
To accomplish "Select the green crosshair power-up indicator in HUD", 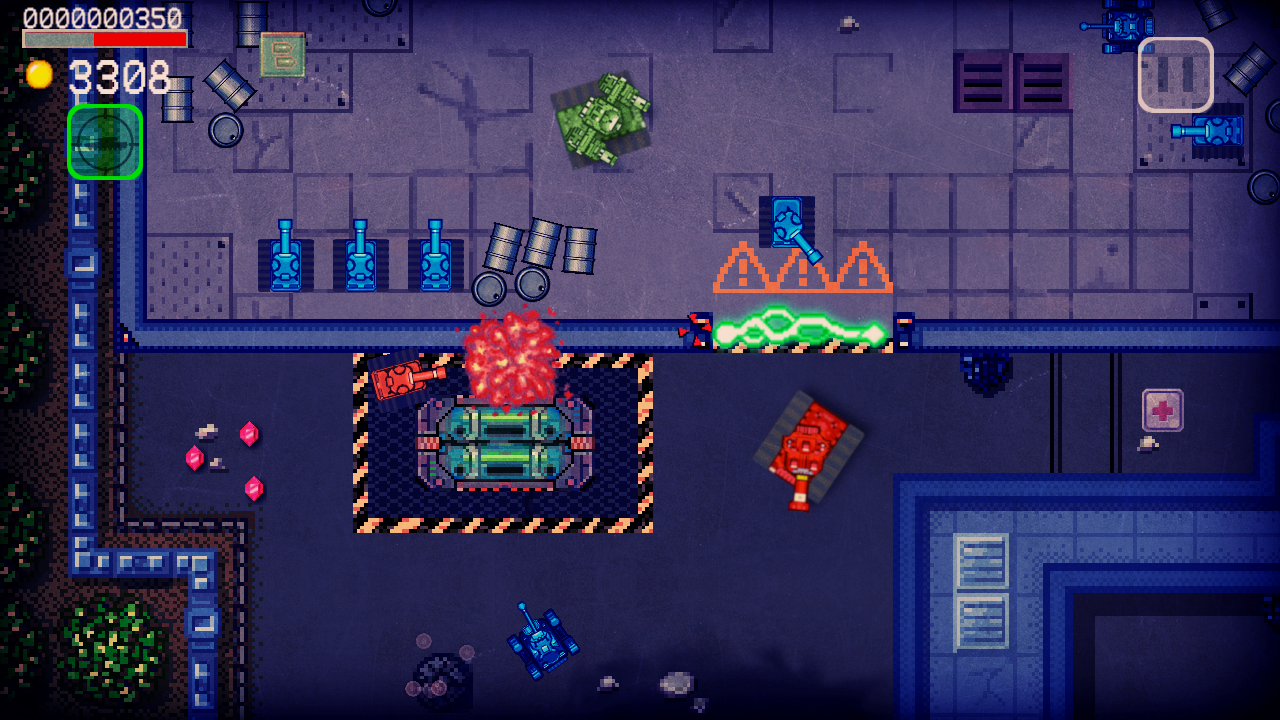I will click(x=105, y=142).
